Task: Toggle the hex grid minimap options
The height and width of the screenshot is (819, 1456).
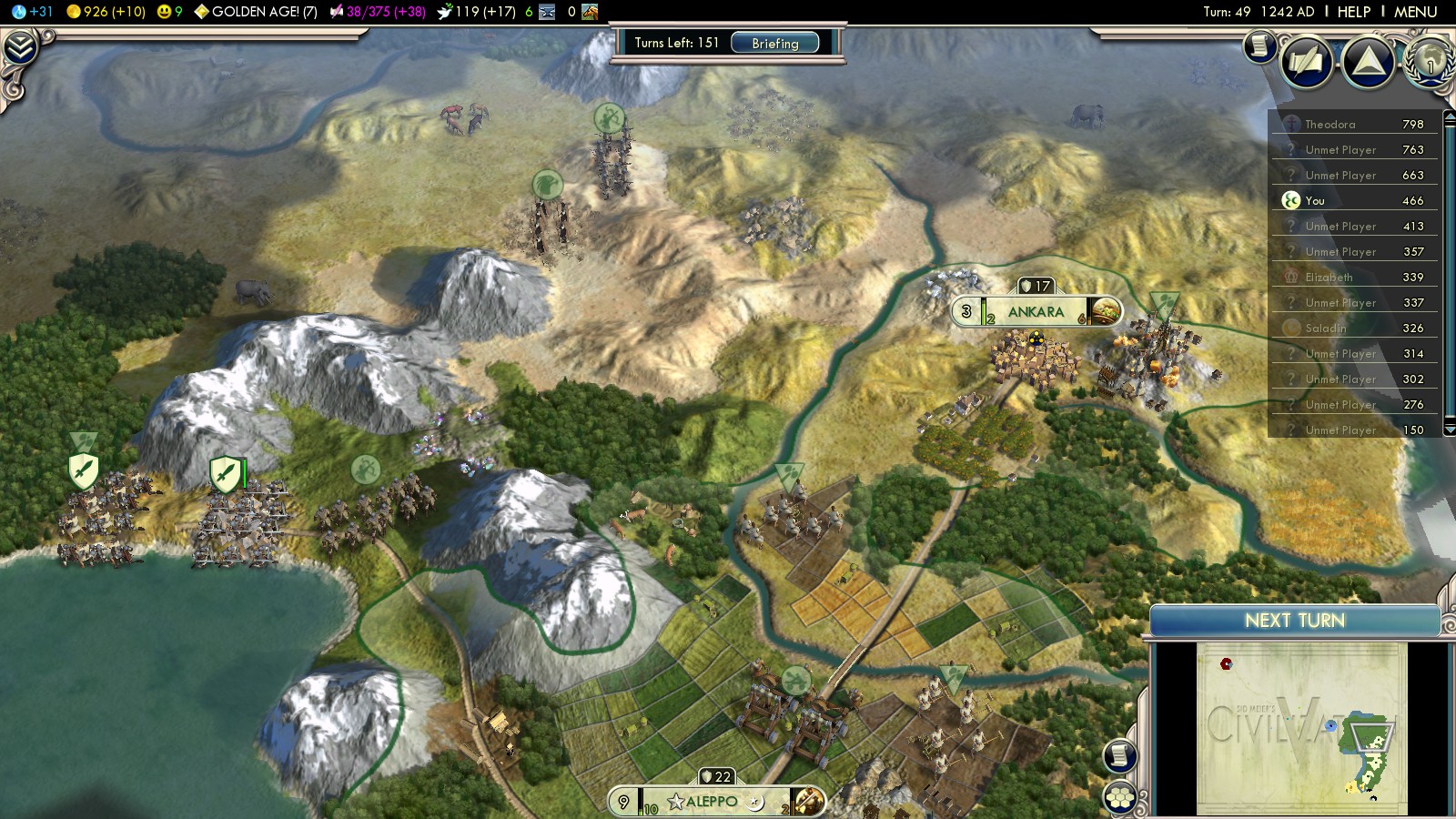Action: [1120, 798]
